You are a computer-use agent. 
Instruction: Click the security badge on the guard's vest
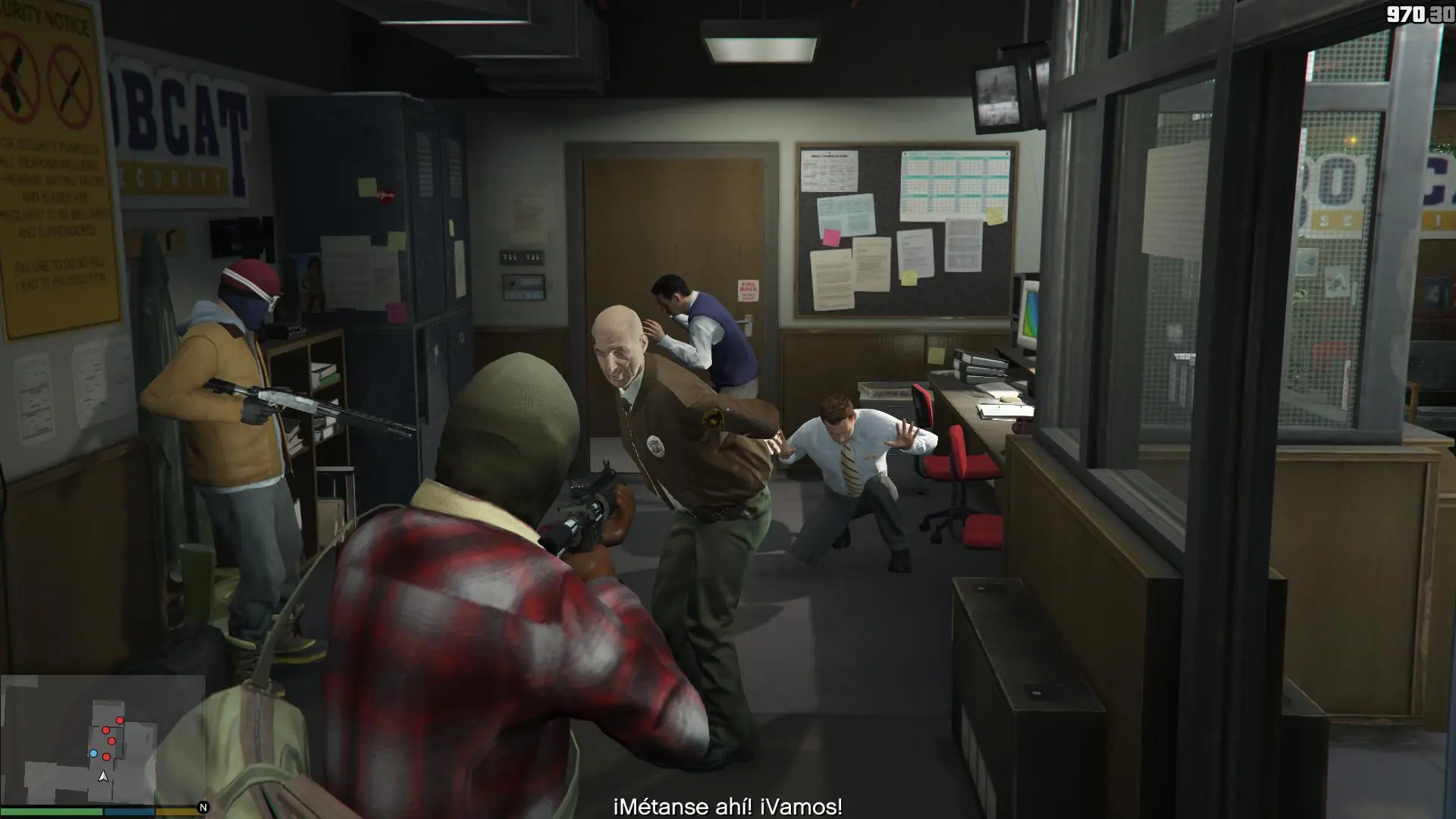655,447
